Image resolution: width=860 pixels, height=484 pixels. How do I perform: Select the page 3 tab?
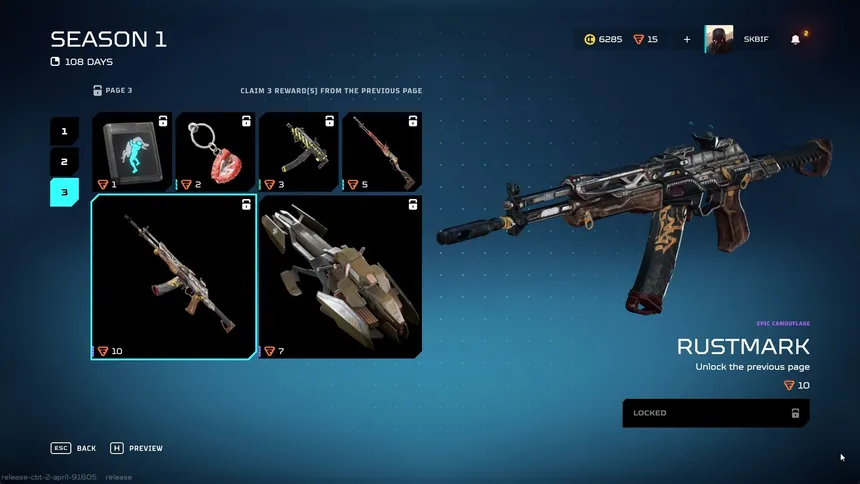pyautogui.click(x=64, y=192)
